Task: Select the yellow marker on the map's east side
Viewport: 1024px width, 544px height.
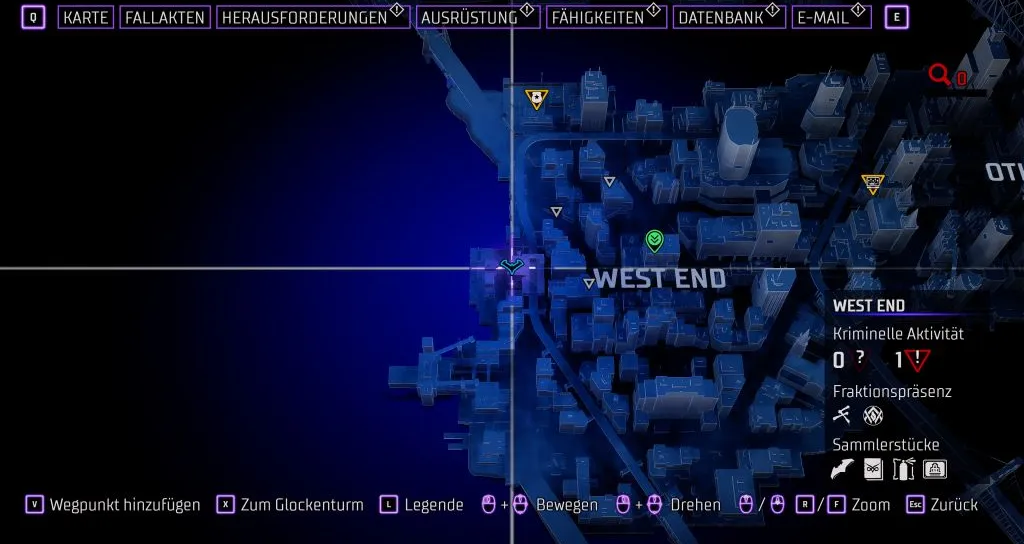Action: [873, 184]
